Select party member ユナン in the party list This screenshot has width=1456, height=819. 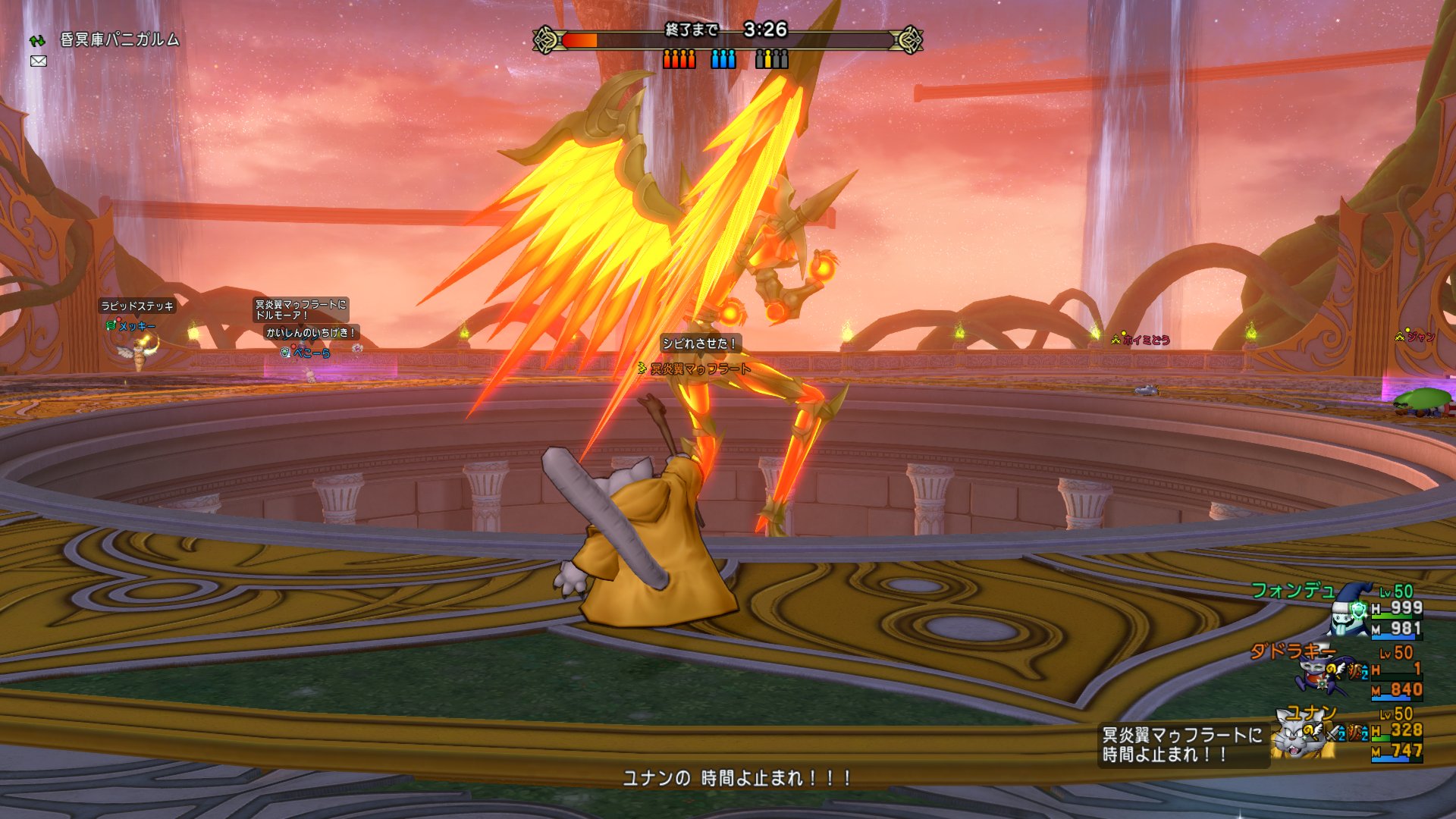(x=1310, y=713)
